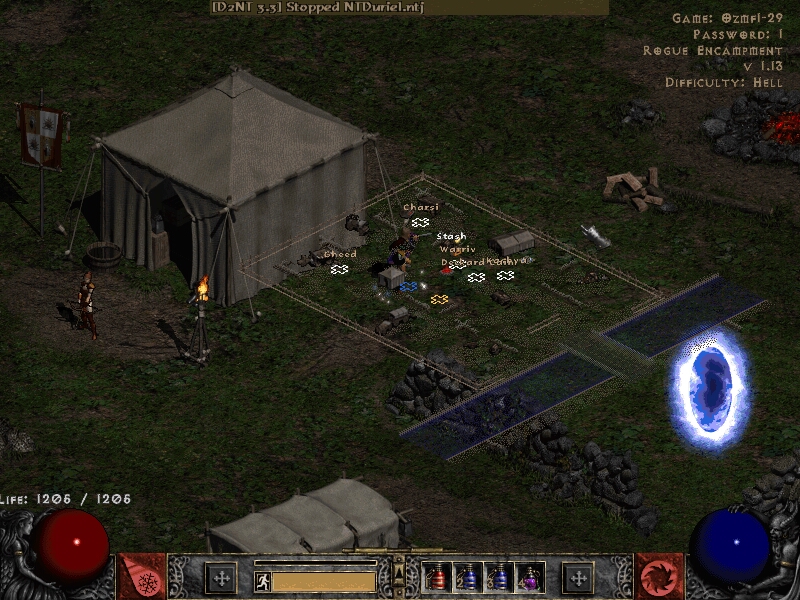Drink the purple rejuvenation potion in the belt
This screenshot has width=800, height=600.
tap(530, 577)
